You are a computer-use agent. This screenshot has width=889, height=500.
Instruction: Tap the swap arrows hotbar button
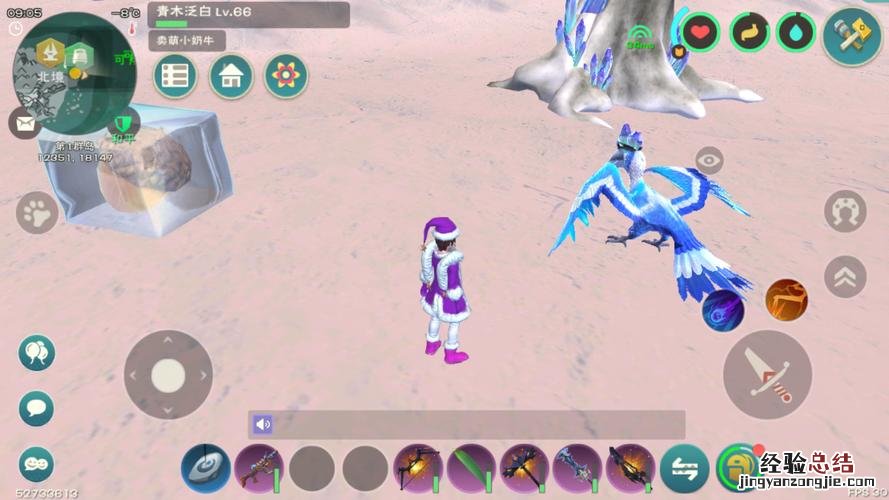point(685,468)
